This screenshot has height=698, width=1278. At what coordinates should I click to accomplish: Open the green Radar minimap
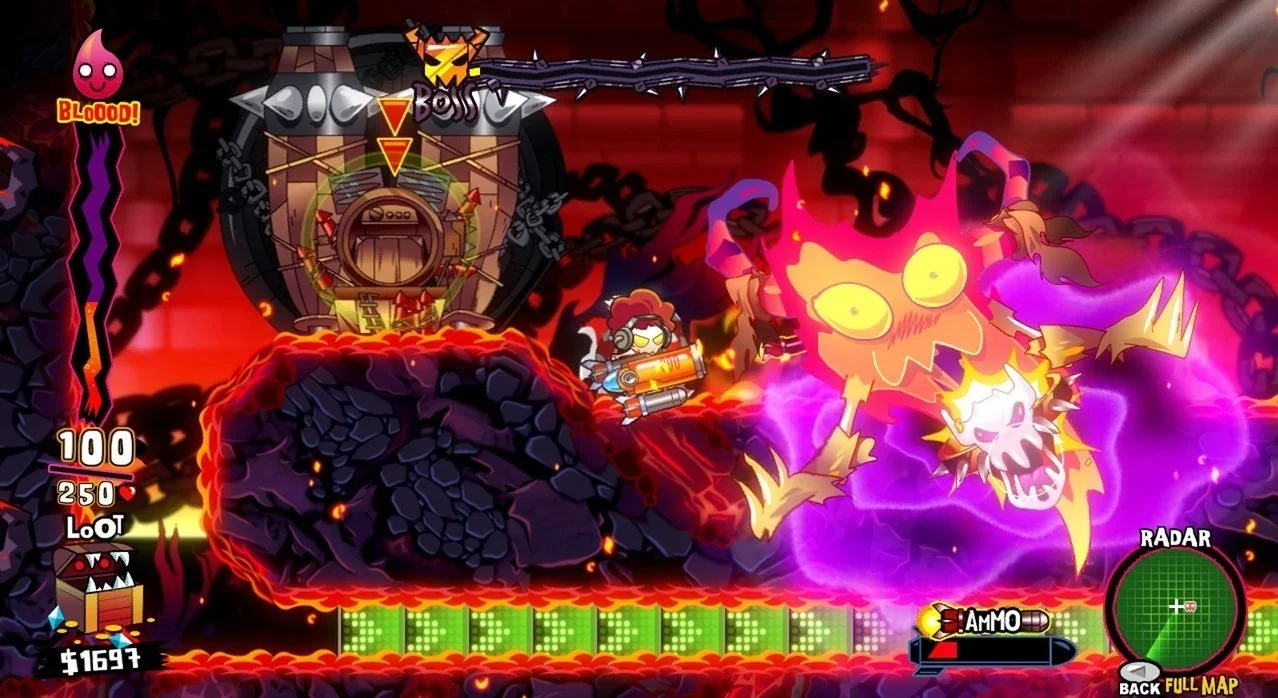(1176, 608)
